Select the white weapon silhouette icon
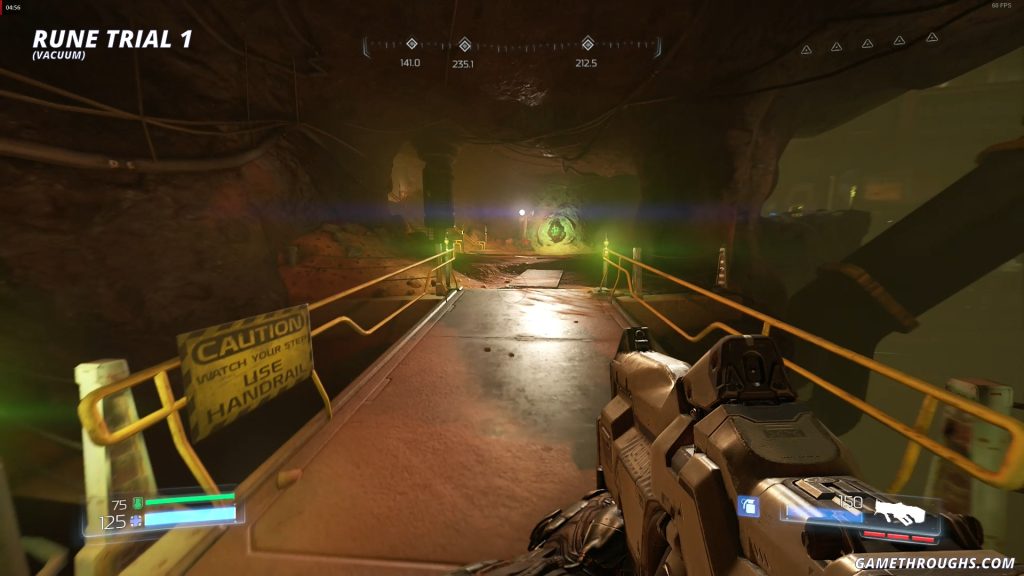The height and width of the screenshot is (576, 1024). click(899, 512)
